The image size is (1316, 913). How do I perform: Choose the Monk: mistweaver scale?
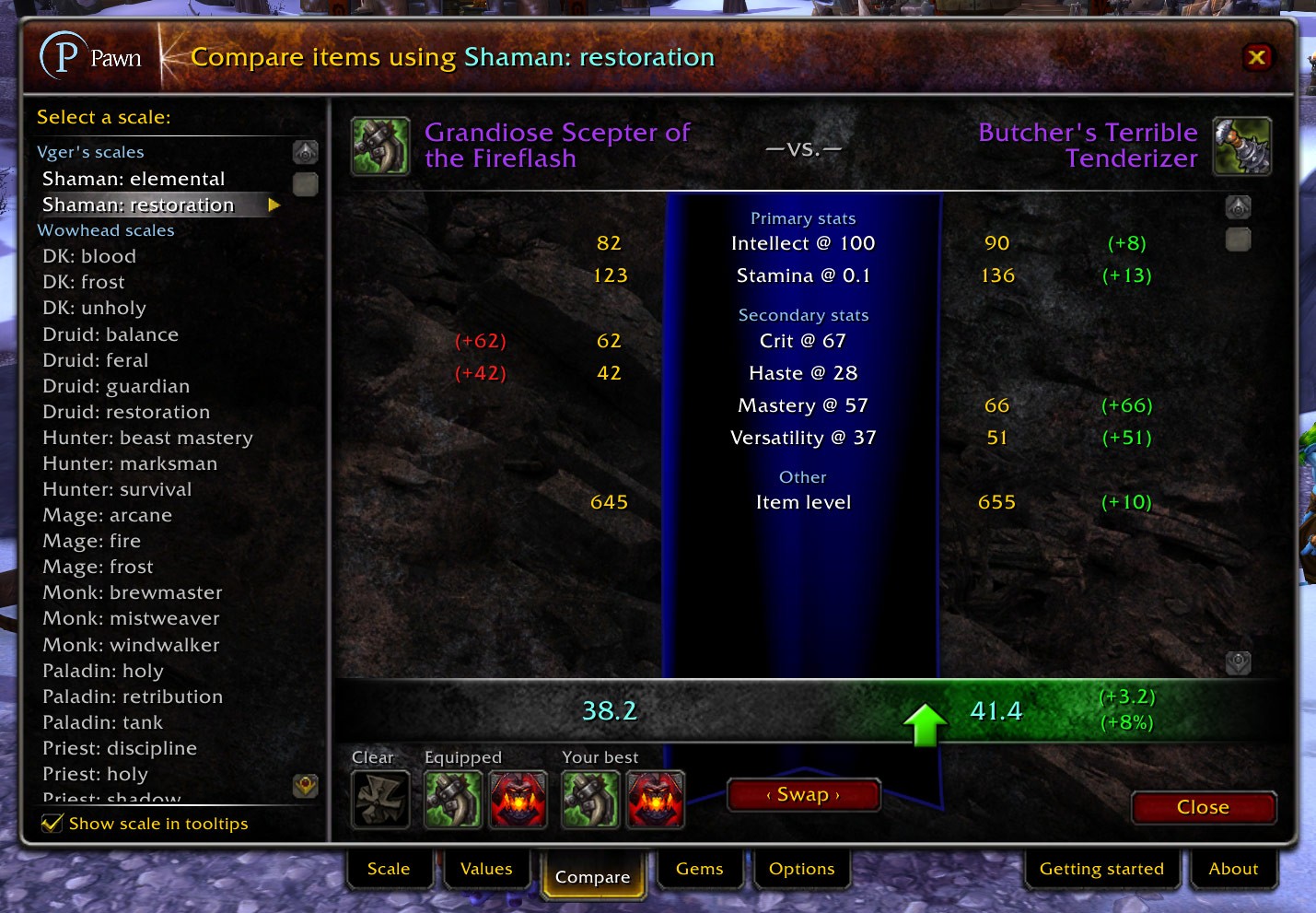click(132, 618)
